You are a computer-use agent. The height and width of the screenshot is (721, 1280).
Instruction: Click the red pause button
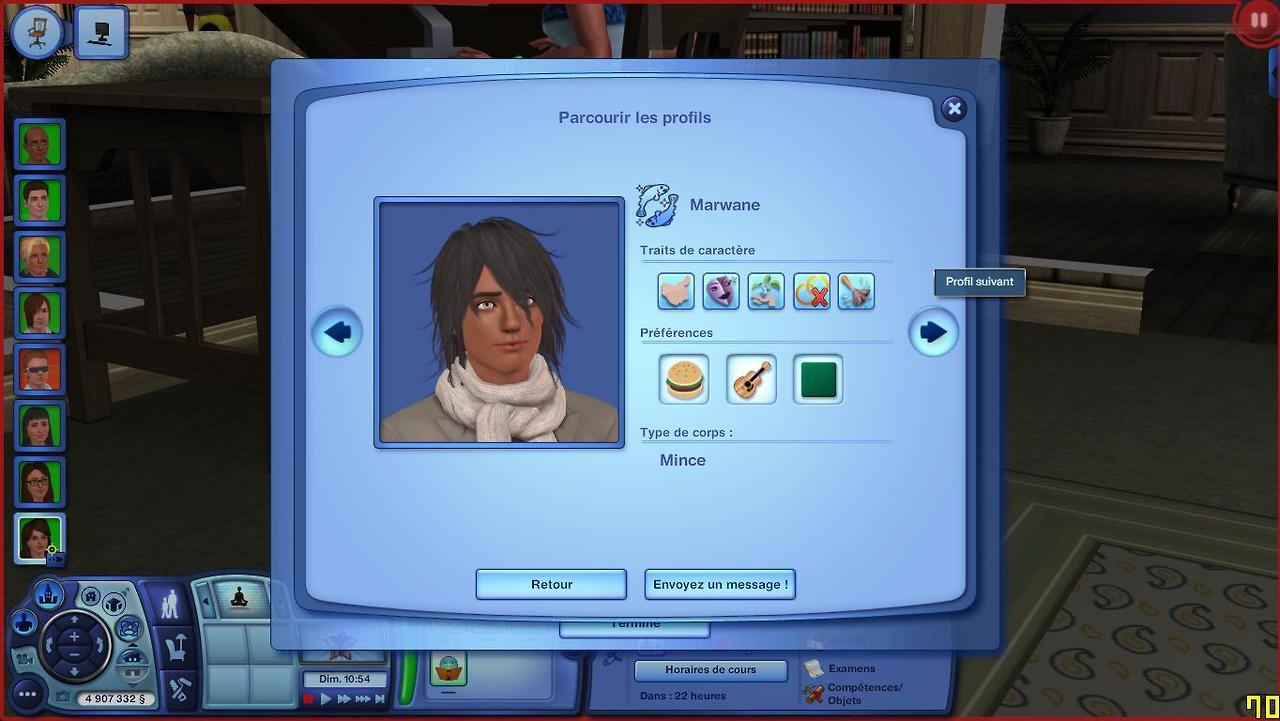coord(1257,21)
